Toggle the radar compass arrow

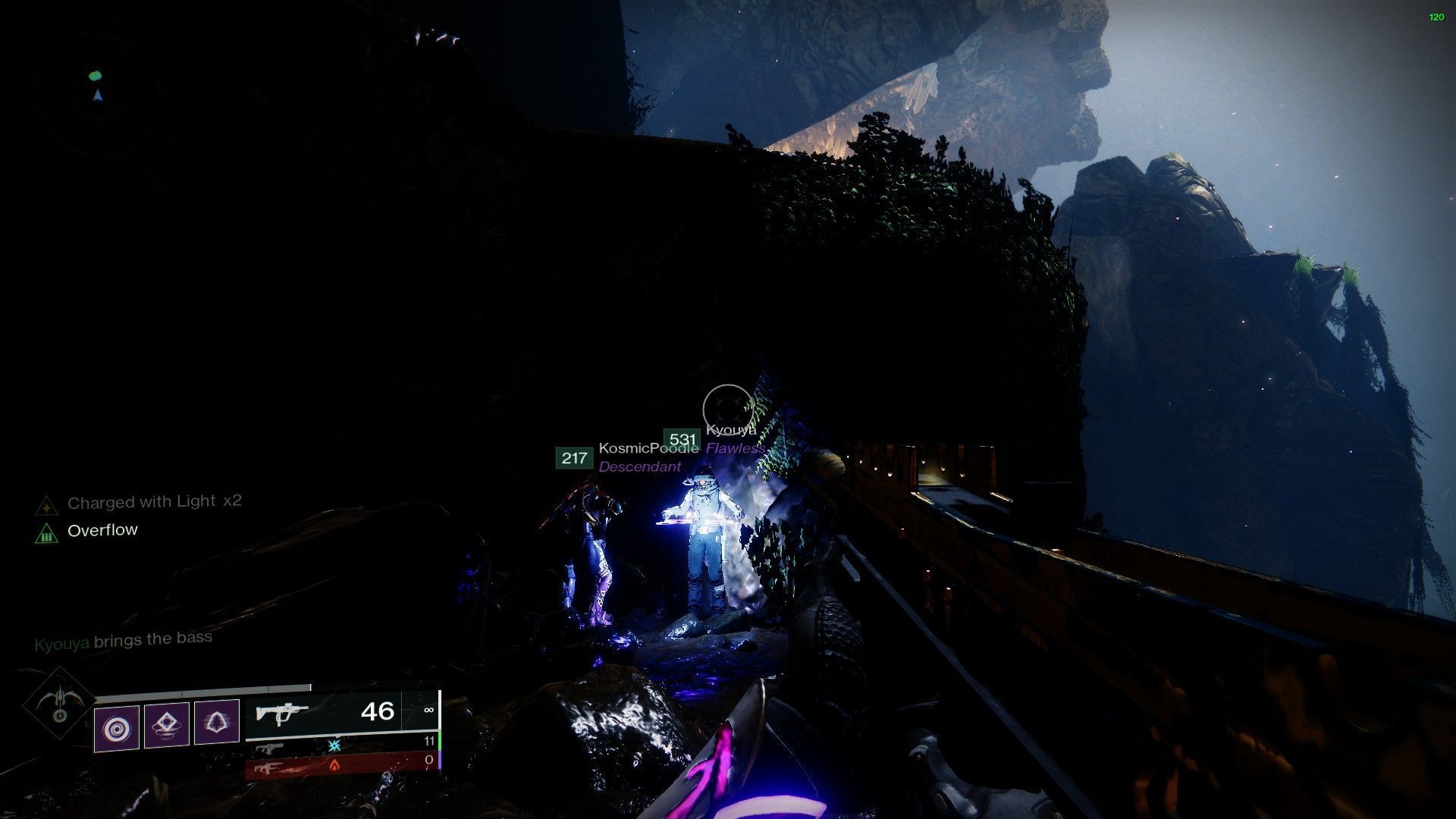click(x=99, y=97)
